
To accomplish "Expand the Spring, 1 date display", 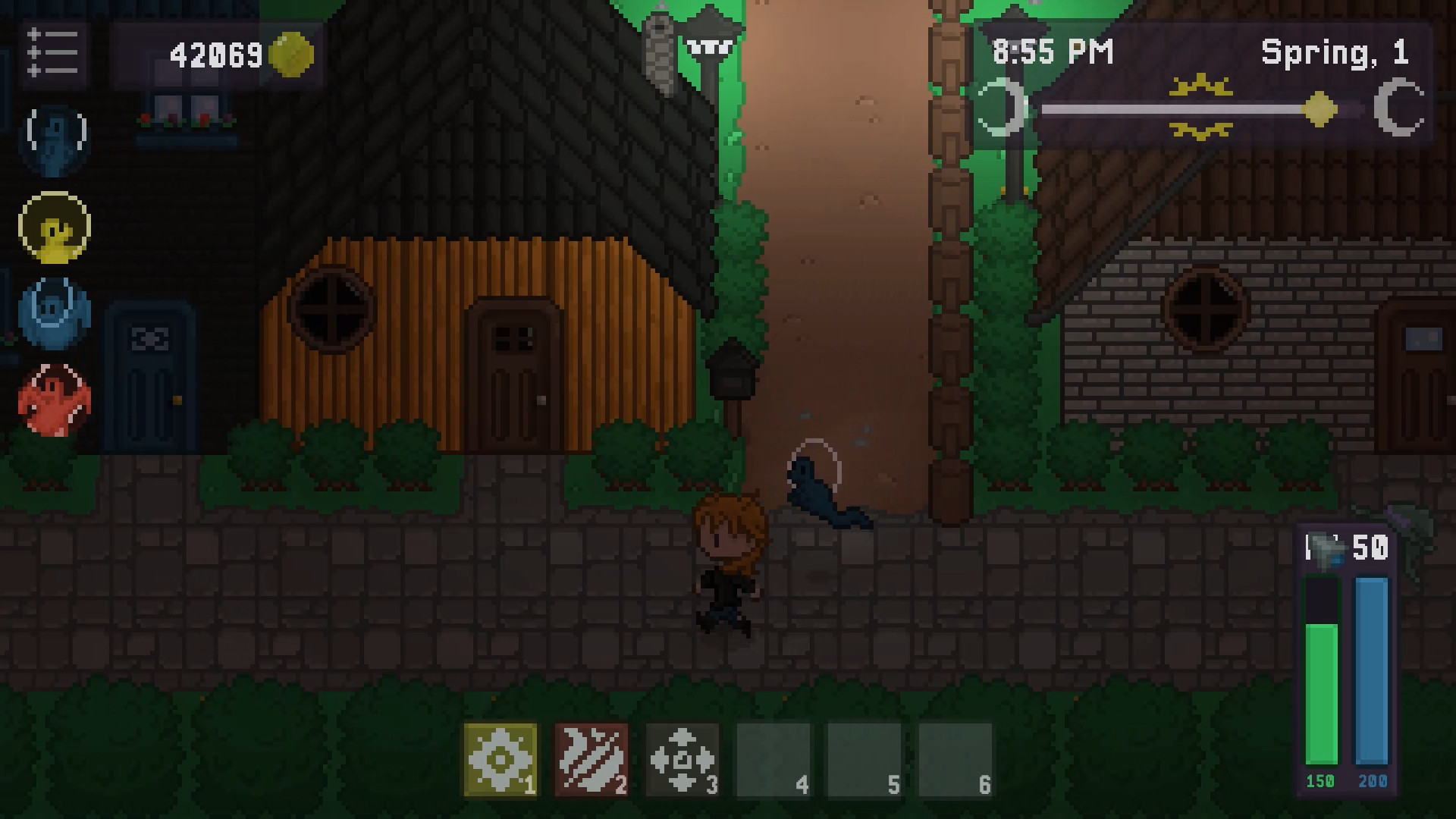I will click(1335, 52).
